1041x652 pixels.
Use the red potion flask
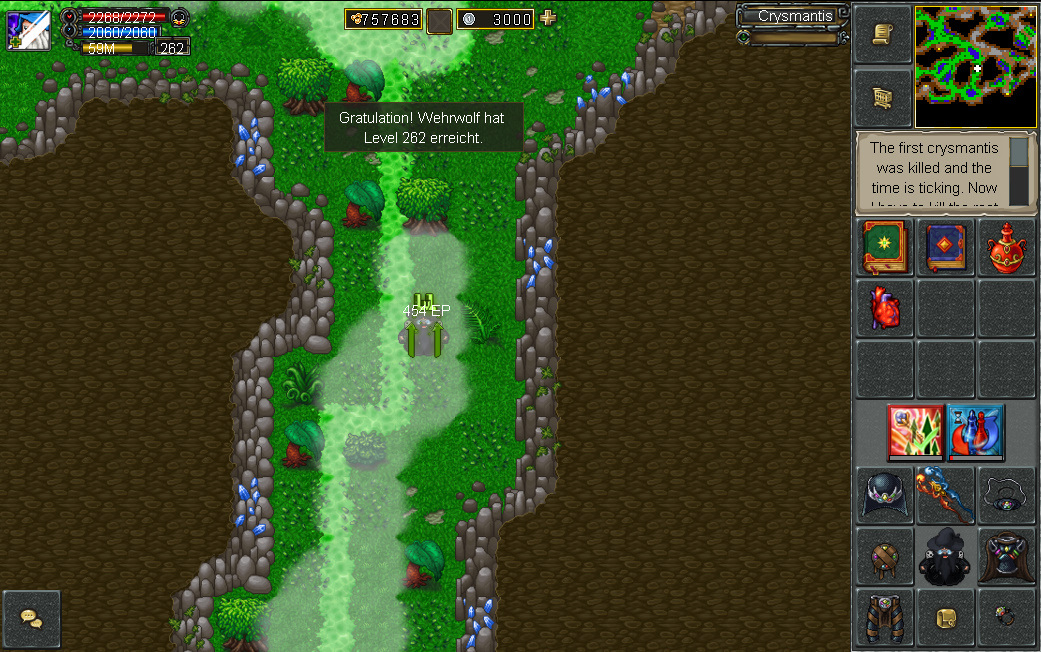point(1005,248)
